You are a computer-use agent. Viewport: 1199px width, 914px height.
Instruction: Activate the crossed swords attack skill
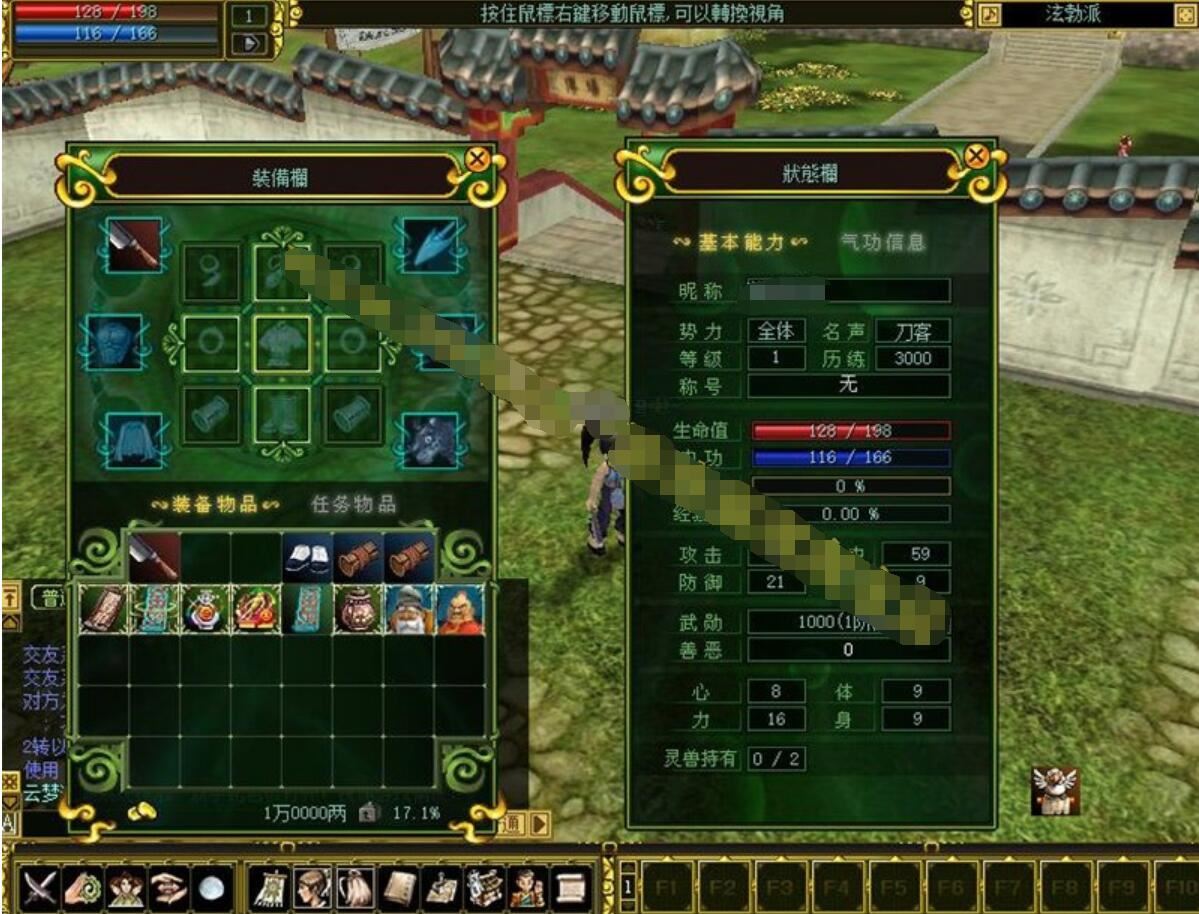point(39,888)
